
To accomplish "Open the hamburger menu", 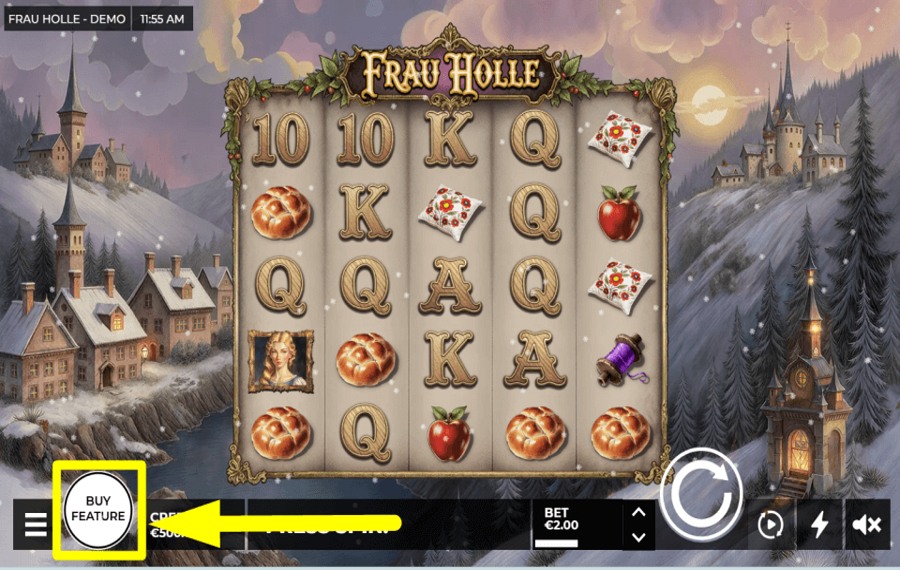I will point(36,524).
